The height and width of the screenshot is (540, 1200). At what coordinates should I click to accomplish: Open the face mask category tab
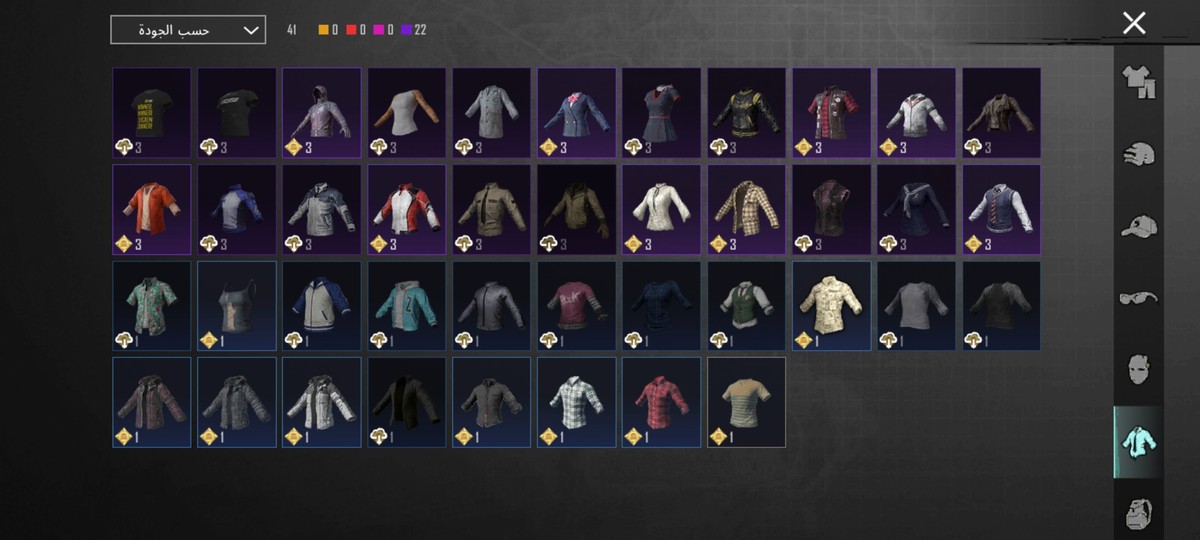[x=1138, y=369]
